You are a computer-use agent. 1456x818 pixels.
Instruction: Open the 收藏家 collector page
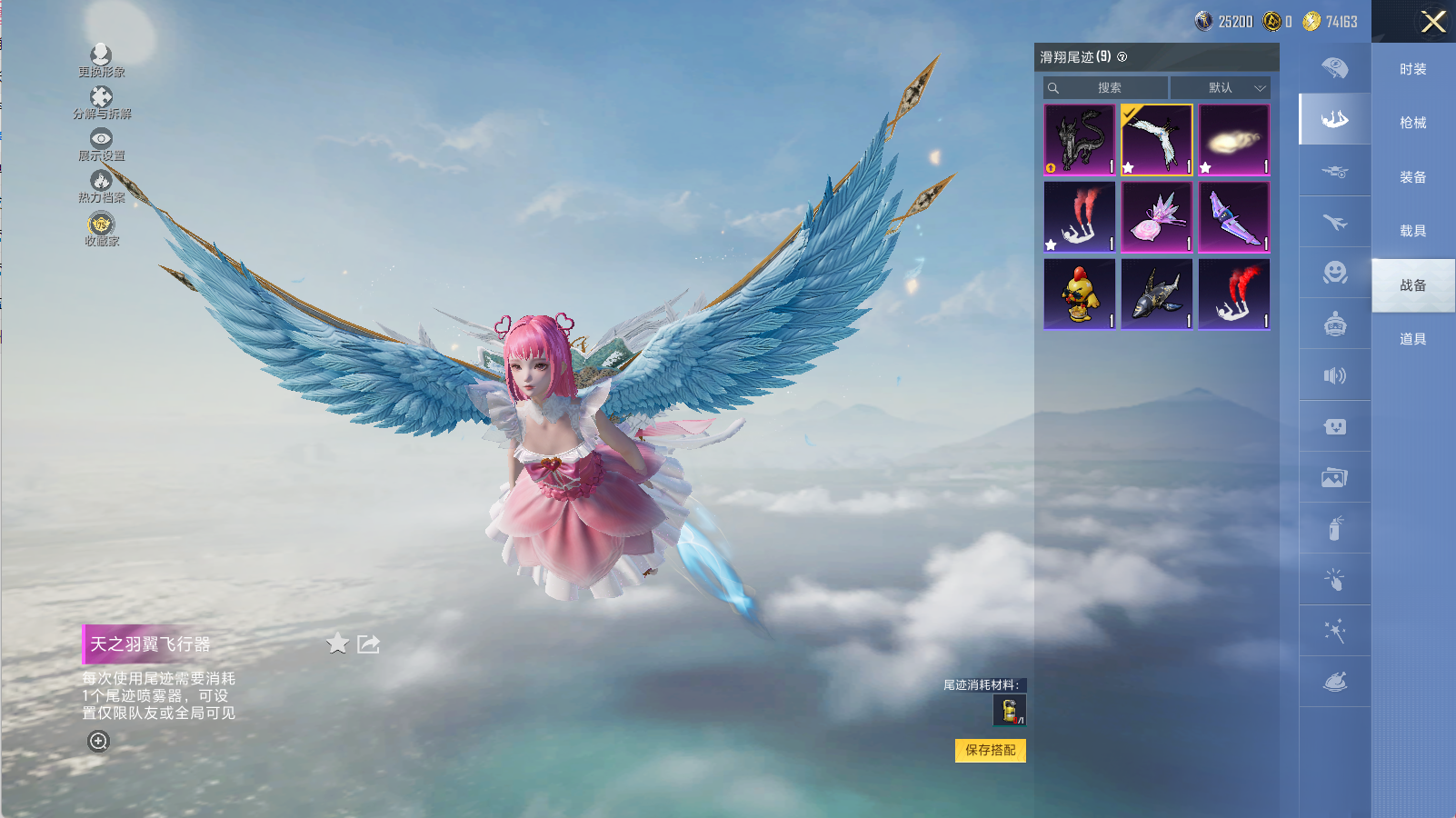click(x=101, y=228)
